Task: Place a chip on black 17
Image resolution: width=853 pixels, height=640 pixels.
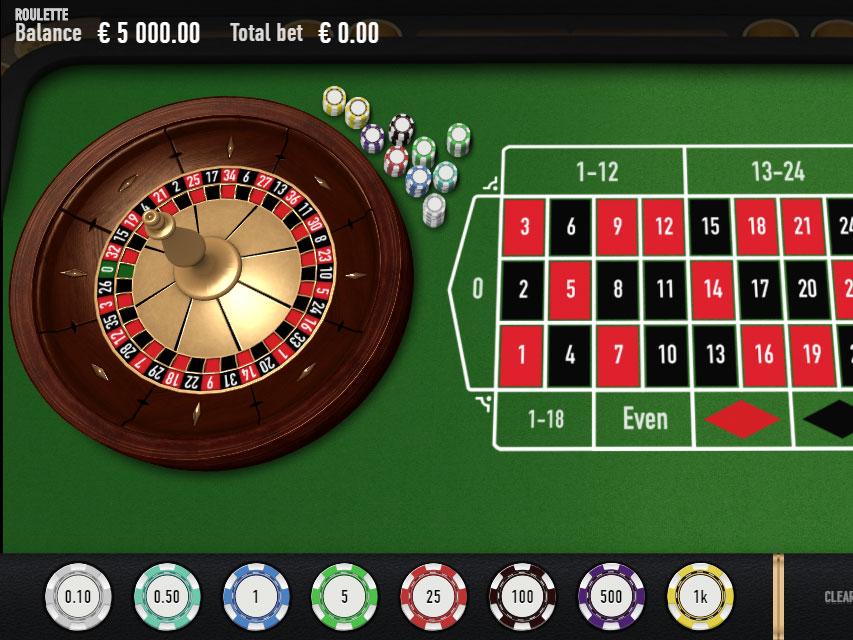Action: 759,290
